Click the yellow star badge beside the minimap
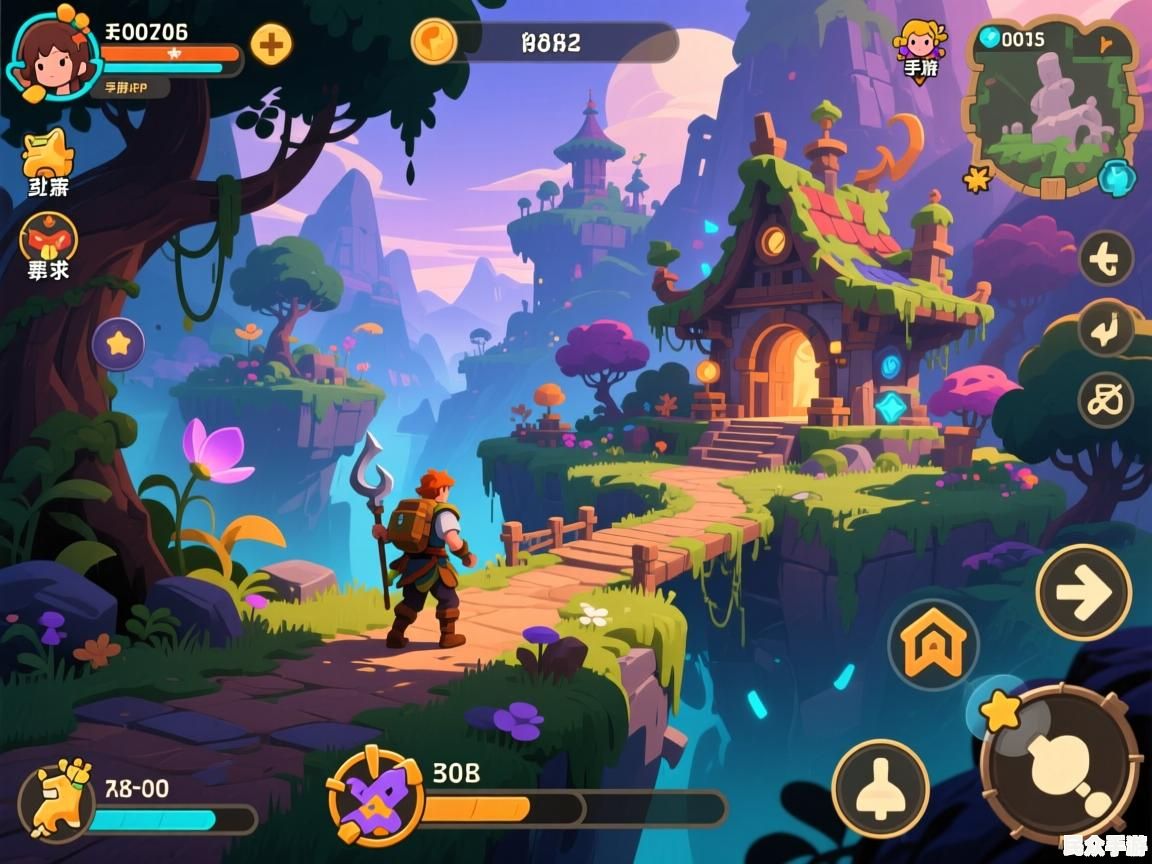1152x864 pixels. (x=977, y=180)
